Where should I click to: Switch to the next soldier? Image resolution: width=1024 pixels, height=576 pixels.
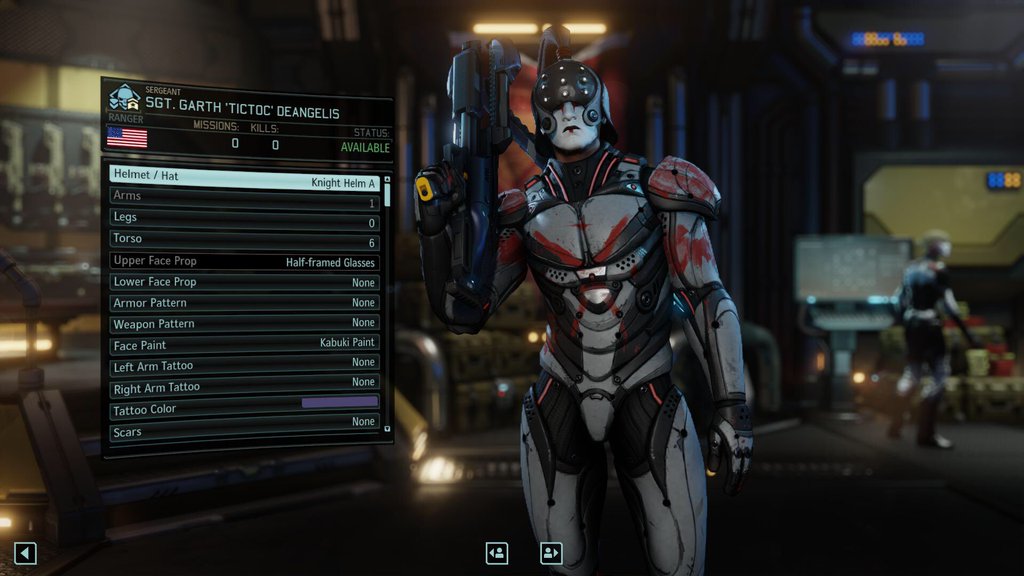[x=551, y=552]
